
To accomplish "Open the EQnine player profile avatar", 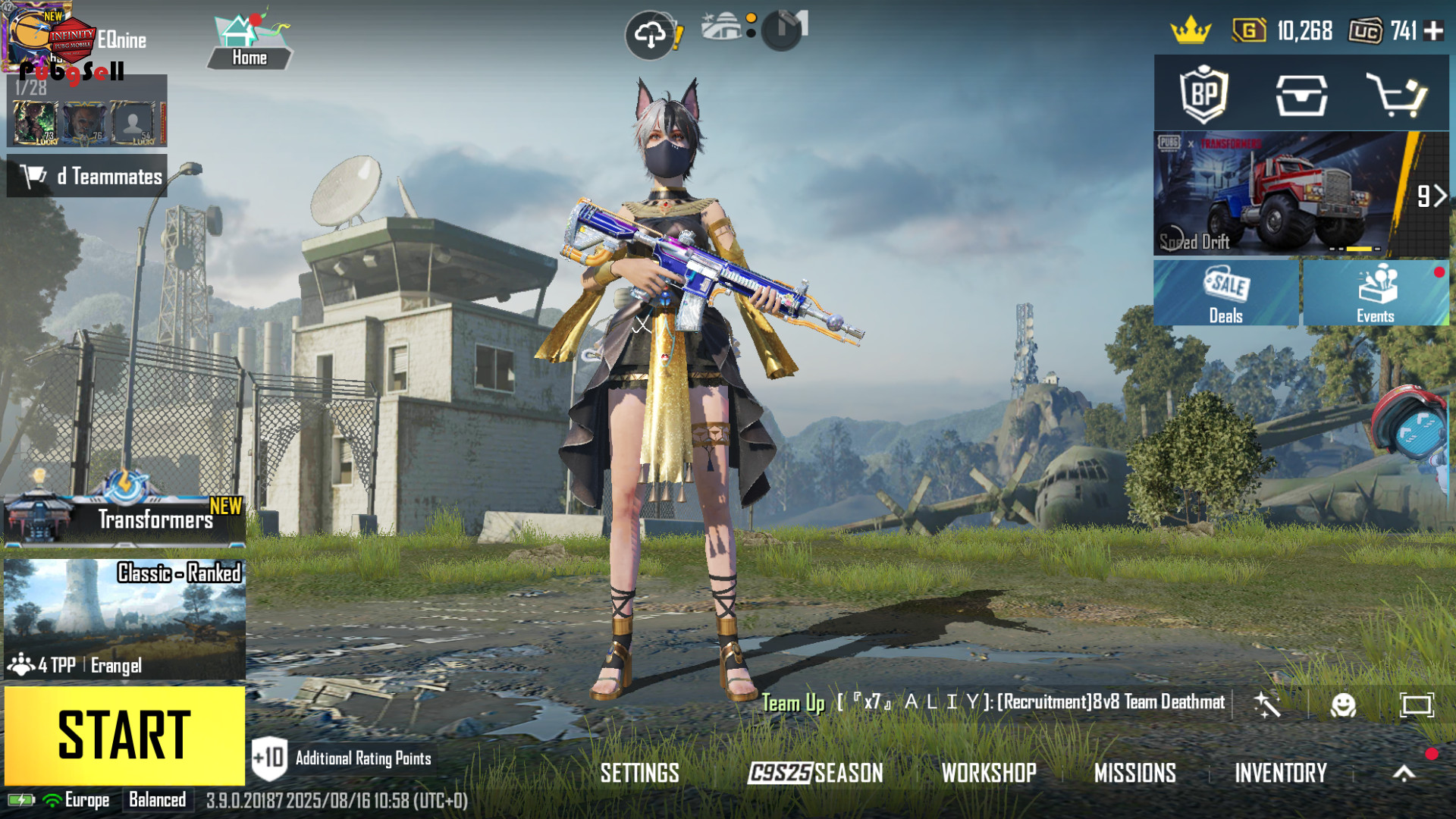I will pyautogui.click(x=34, y=36).
